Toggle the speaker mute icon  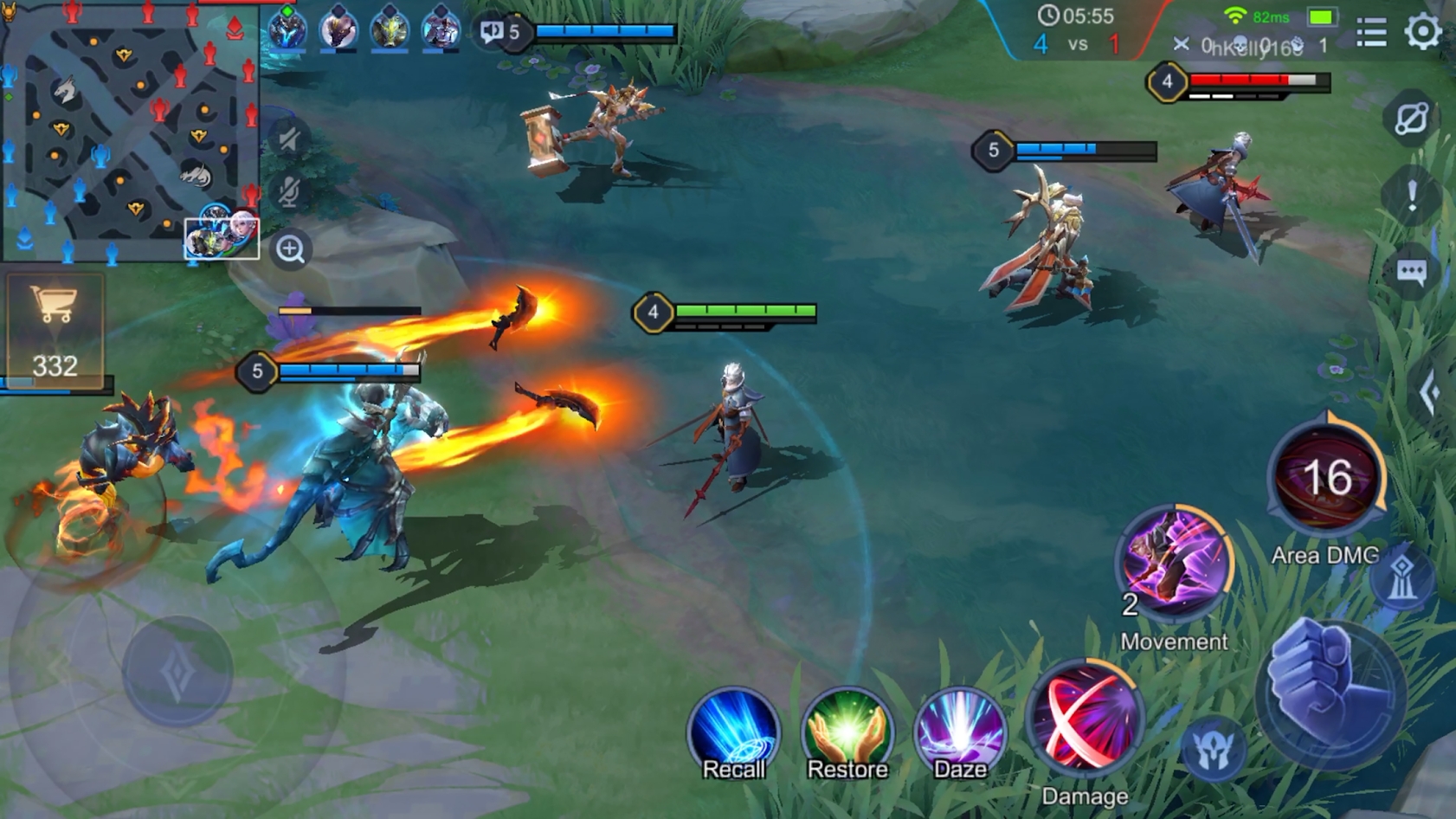(289, 139)
